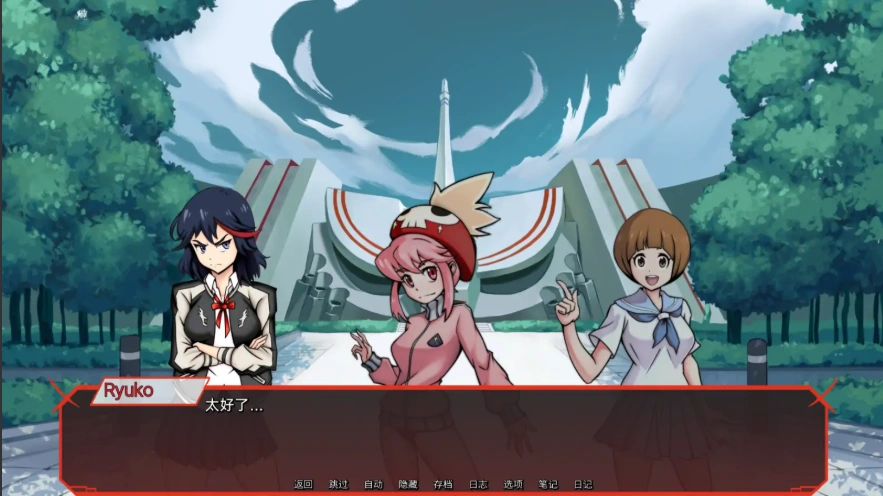Click the 返回 (Back) button

pyautogui.click(x=303, y=484)
